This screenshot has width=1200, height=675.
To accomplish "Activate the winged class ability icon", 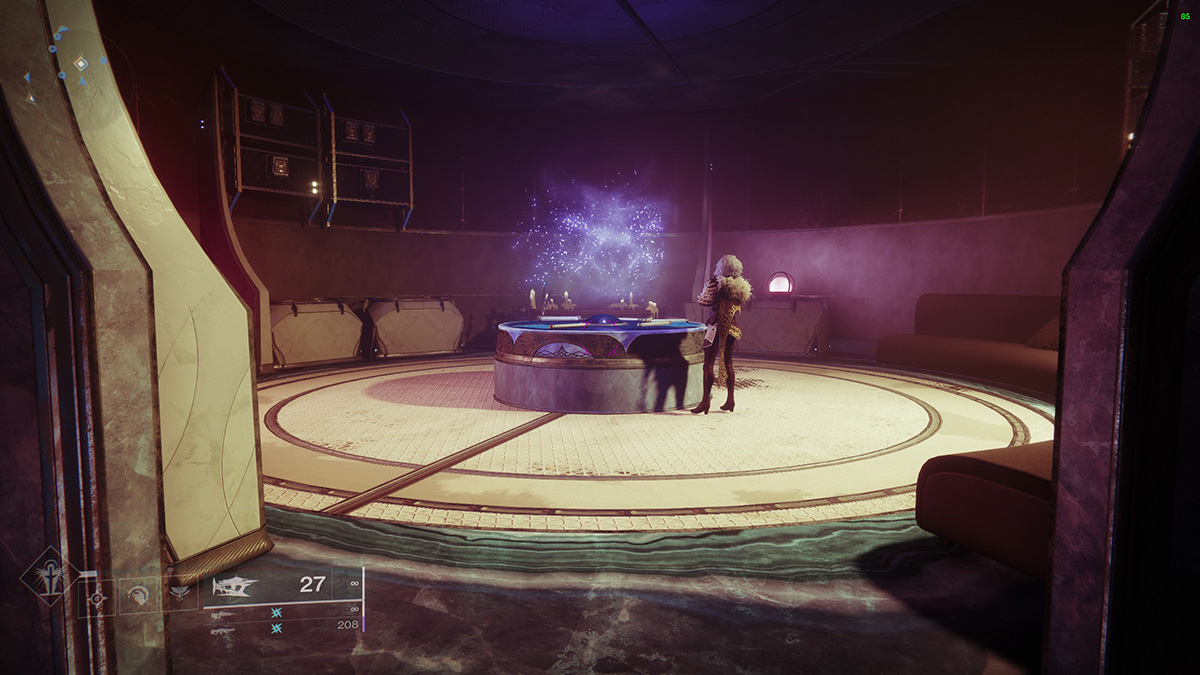I will pyautogui.click(x=181, y=593).
